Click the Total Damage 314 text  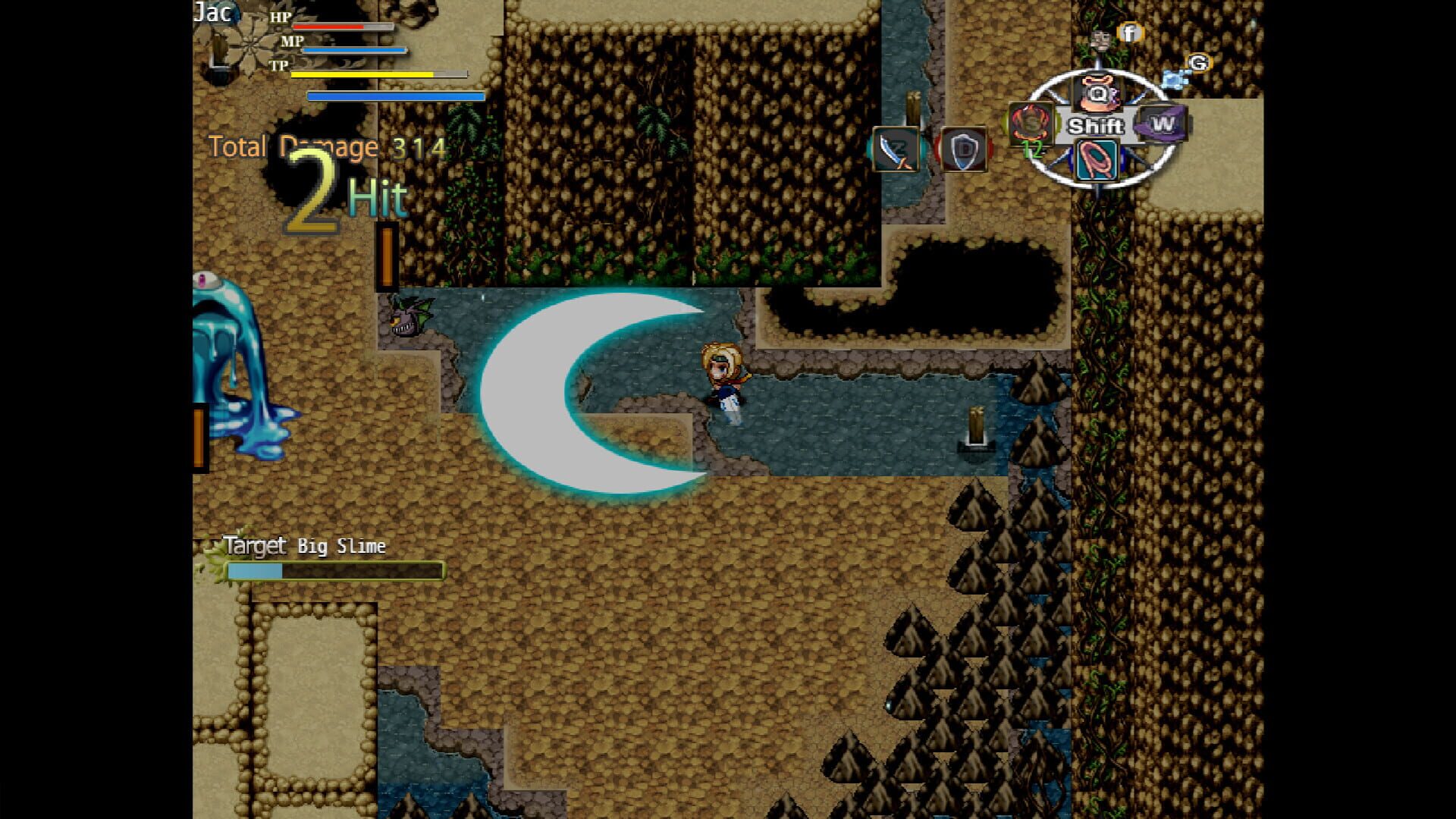[326, 147]
